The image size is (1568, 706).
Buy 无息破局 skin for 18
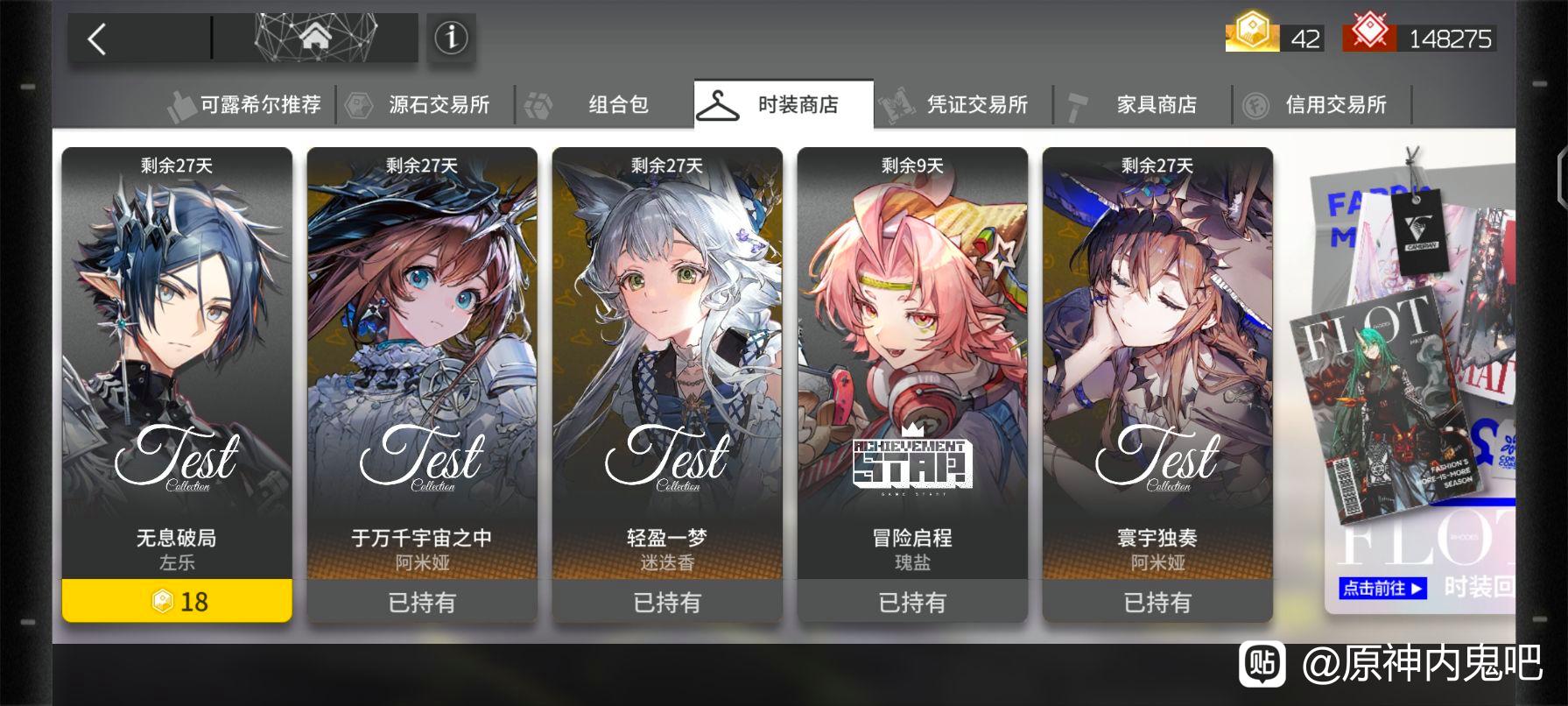pos(177,601)
